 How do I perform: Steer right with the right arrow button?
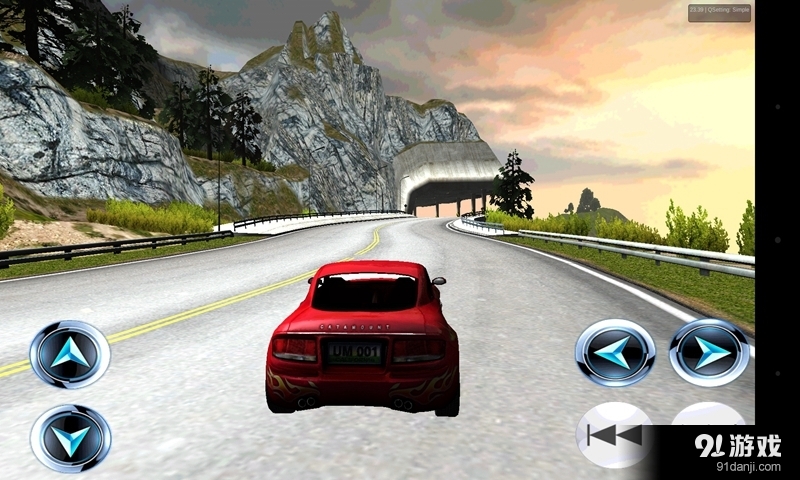709,352
